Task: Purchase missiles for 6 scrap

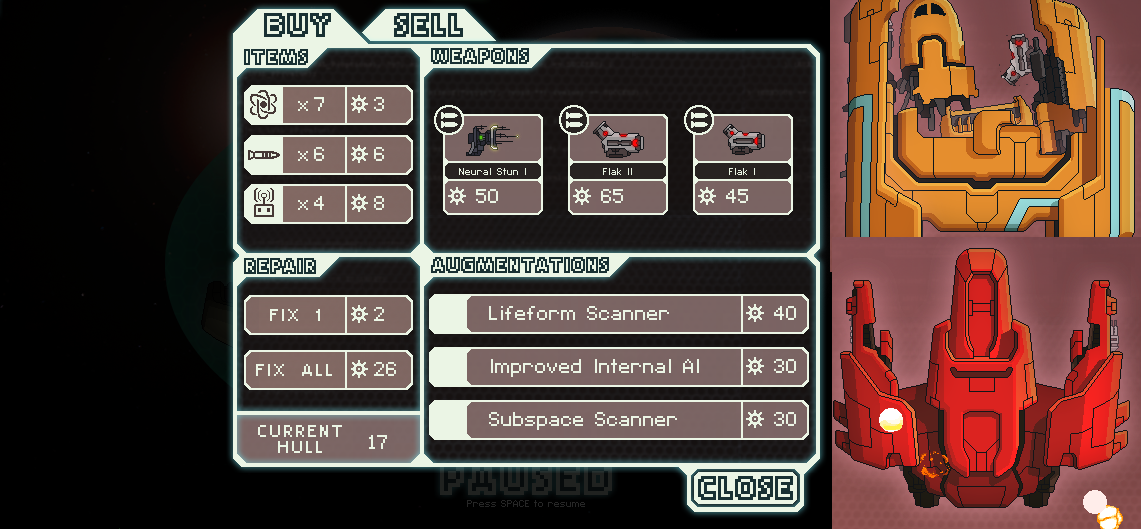Action: click(x=328, y=155)
